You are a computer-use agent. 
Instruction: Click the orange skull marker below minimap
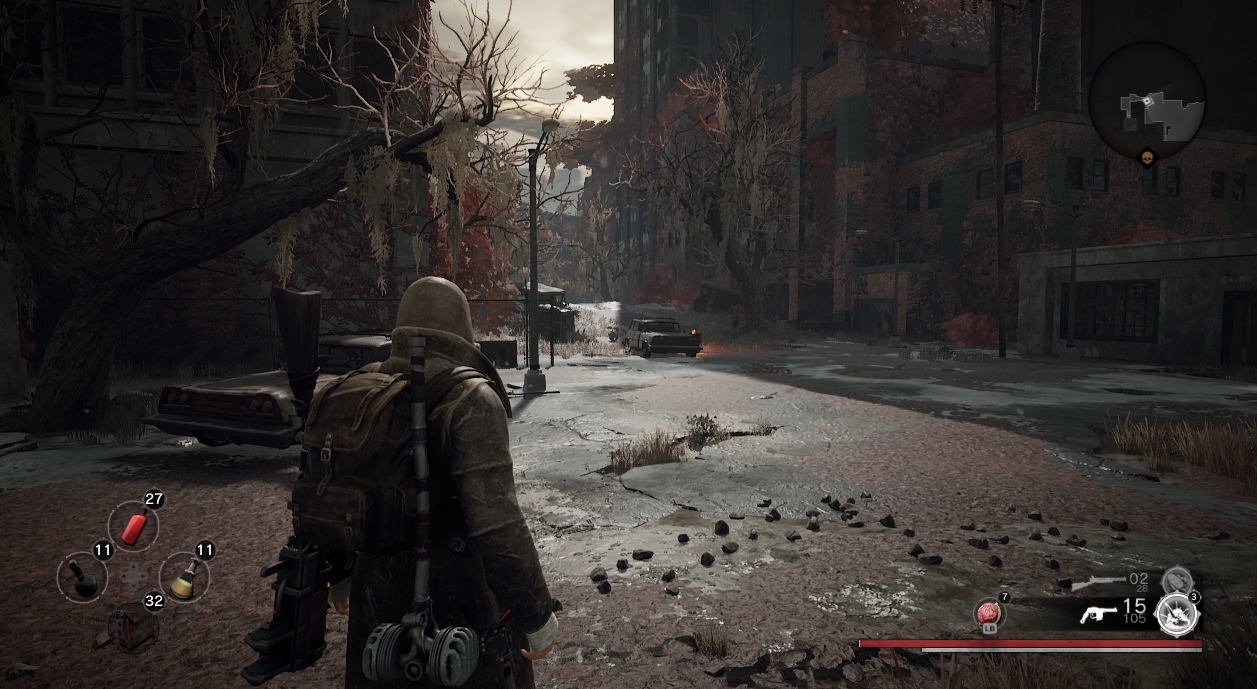(x=1147, y=160)
